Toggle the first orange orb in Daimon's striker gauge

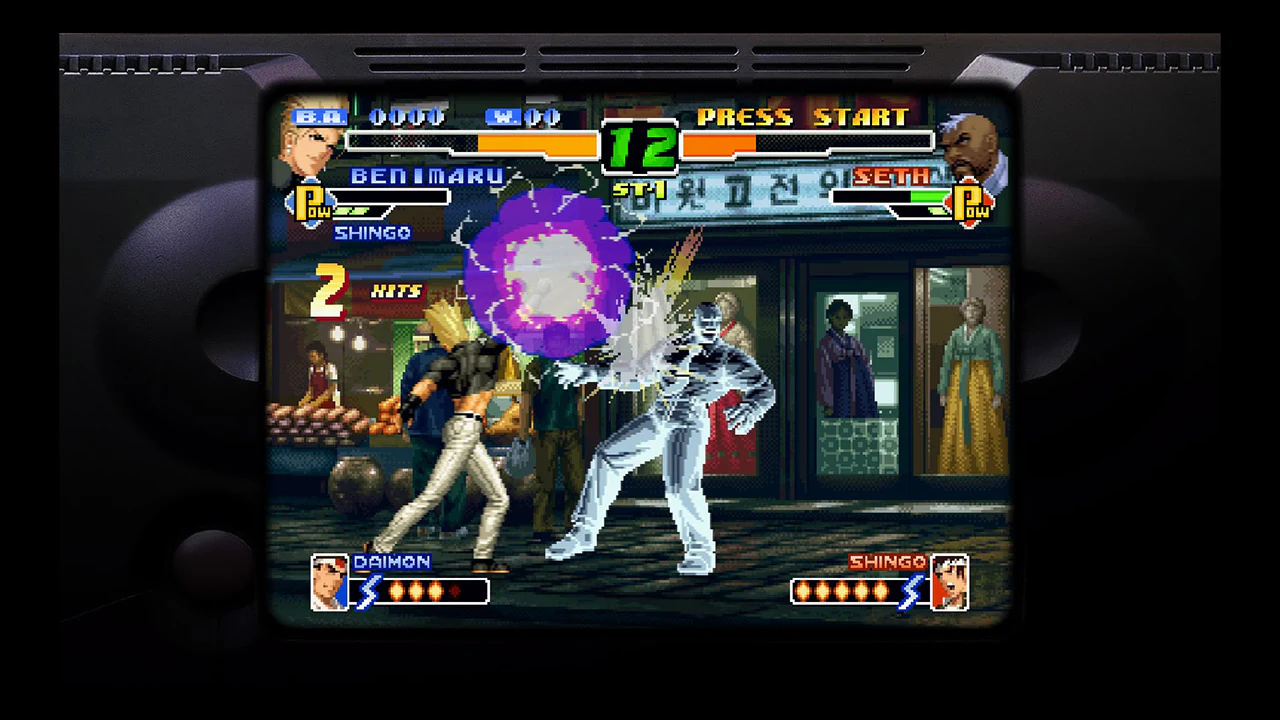398,592
